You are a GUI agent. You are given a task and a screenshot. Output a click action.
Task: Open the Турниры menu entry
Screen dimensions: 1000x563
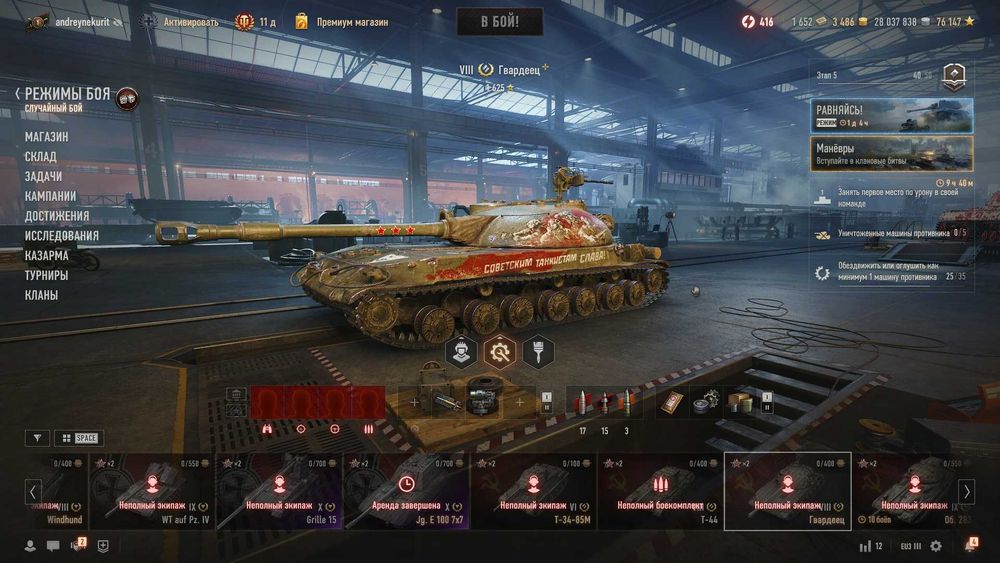(47, 275)
